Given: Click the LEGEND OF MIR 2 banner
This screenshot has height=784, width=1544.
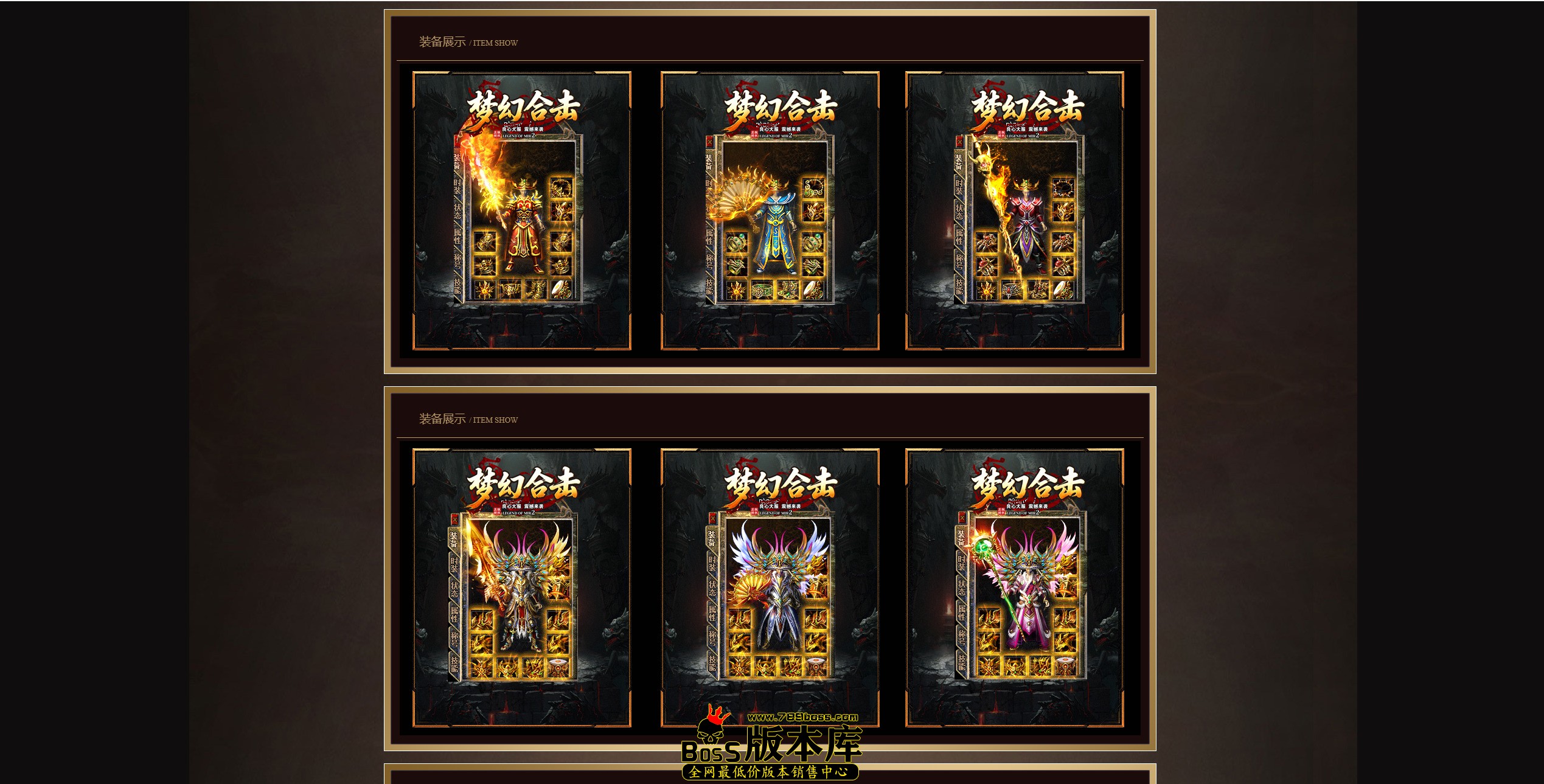Looking at the screenshot, I should pos(519,136).
